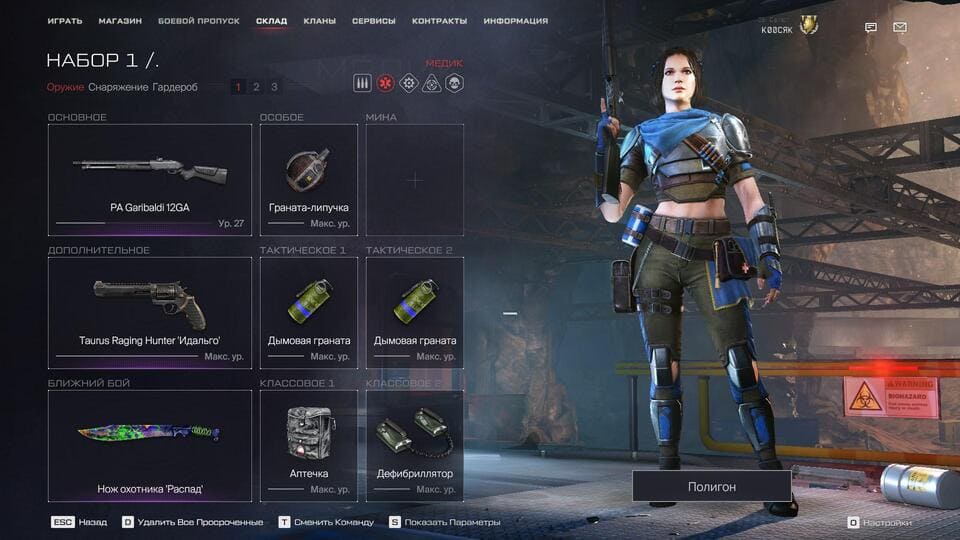Enter the Полигон firing range
This screenshot has width=960, height=540.
[711, 486]
